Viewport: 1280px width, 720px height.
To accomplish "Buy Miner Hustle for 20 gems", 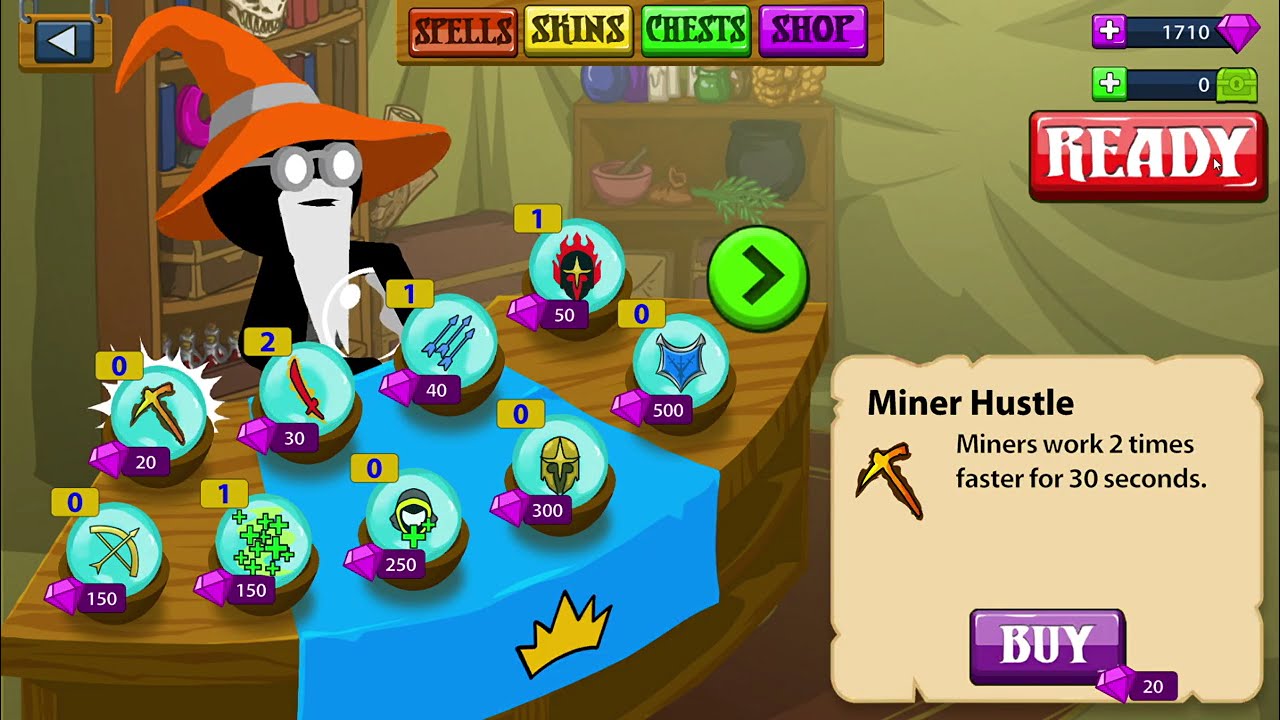I will click(1047, 647).
